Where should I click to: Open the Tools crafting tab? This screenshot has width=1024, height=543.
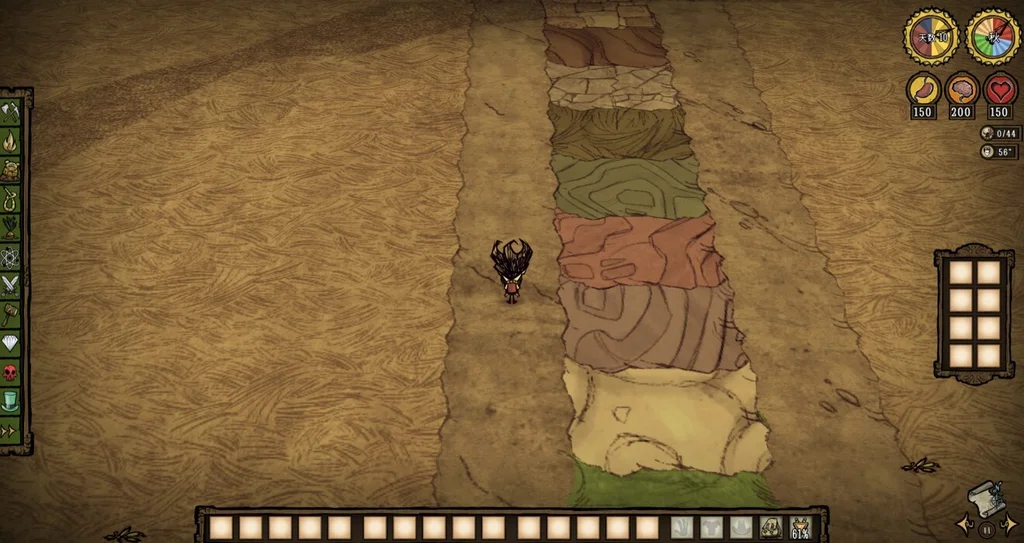tap(11, 111)
